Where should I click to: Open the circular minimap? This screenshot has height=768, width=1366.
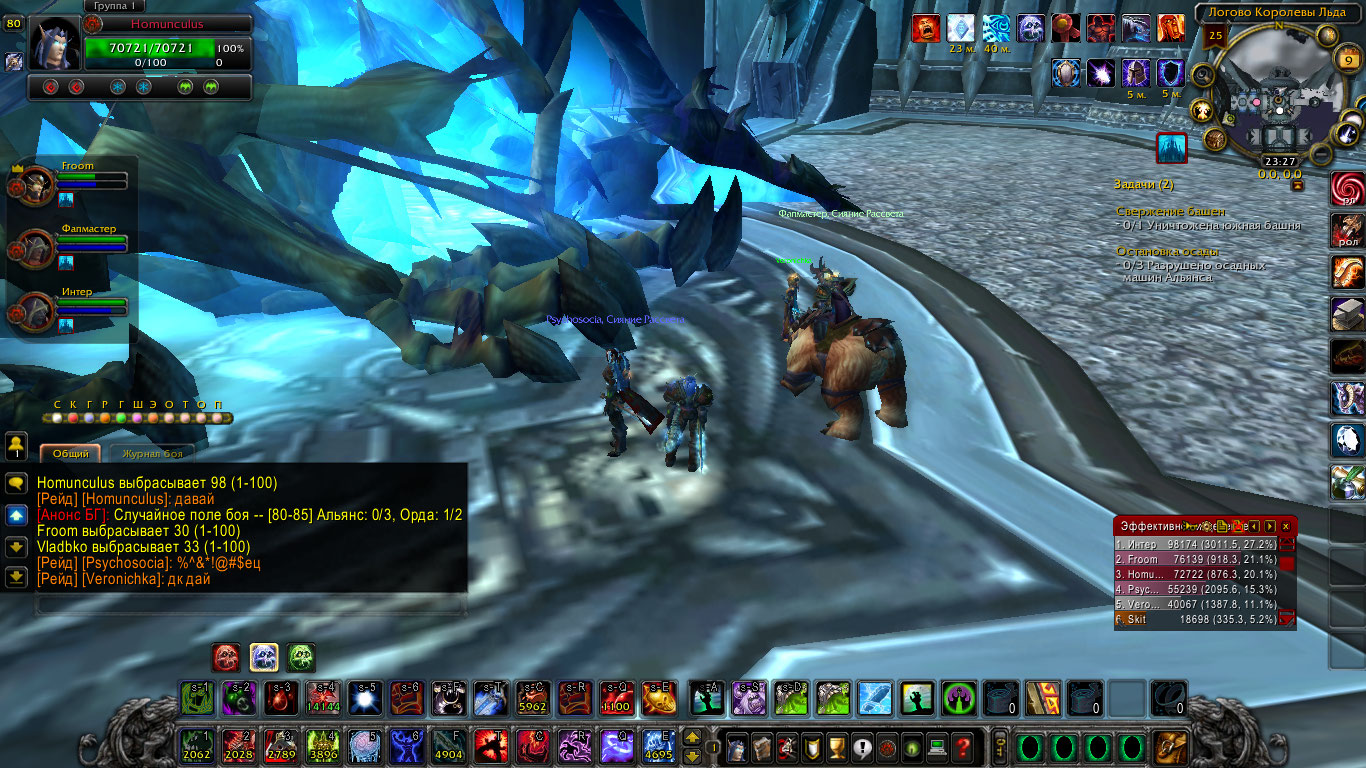pos(1272,97)
